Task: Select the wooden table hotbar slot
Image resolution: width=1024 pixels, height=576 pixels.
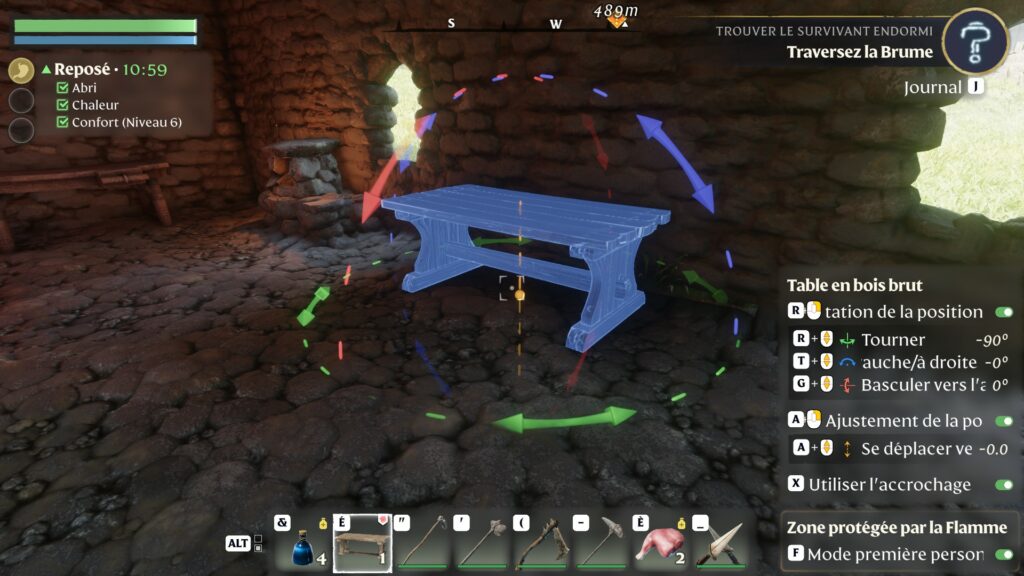Action: click(x=362, y=544)
